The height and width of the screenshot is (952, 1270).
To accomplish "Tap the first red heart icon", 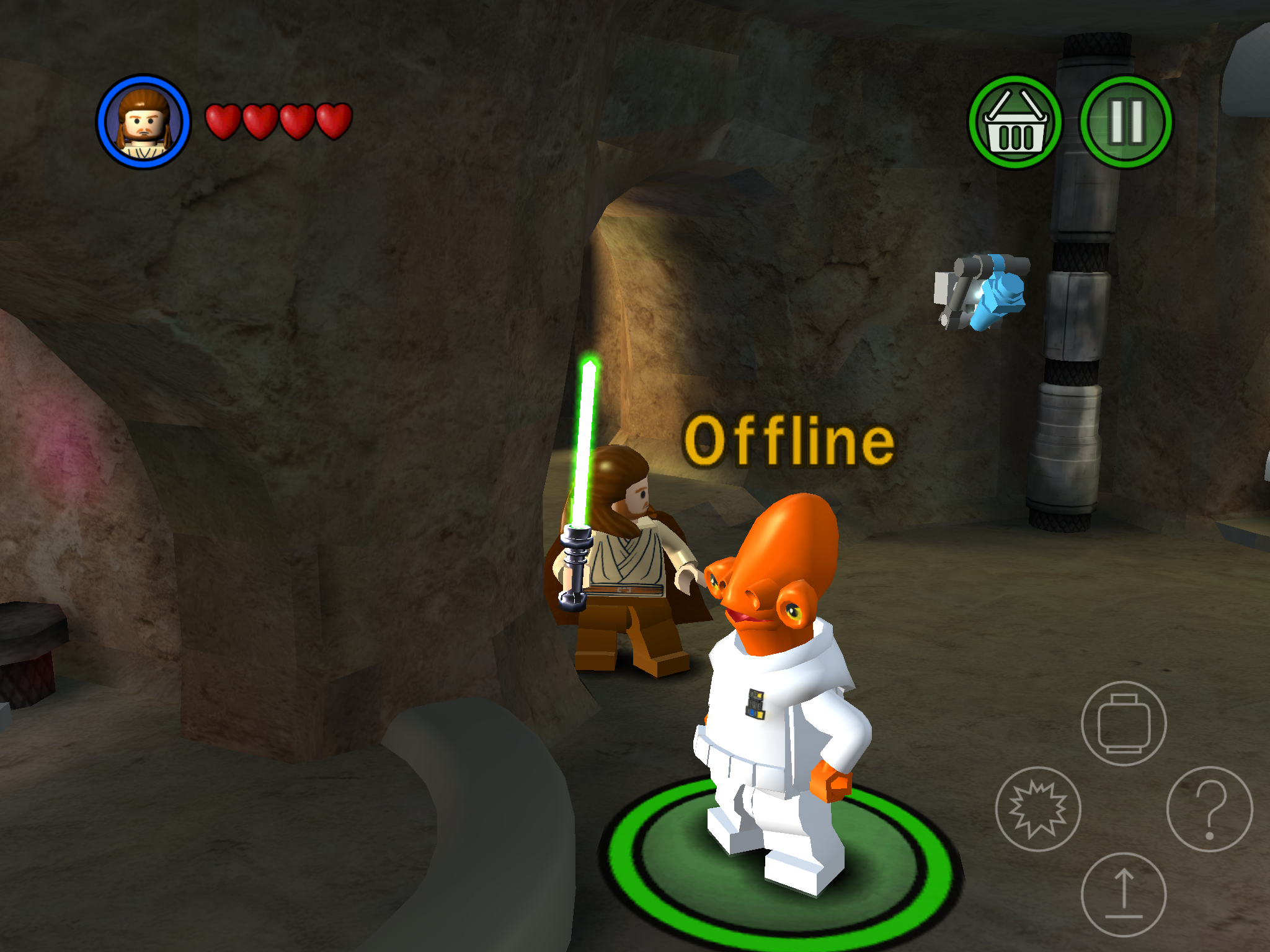I will (224, 121).
